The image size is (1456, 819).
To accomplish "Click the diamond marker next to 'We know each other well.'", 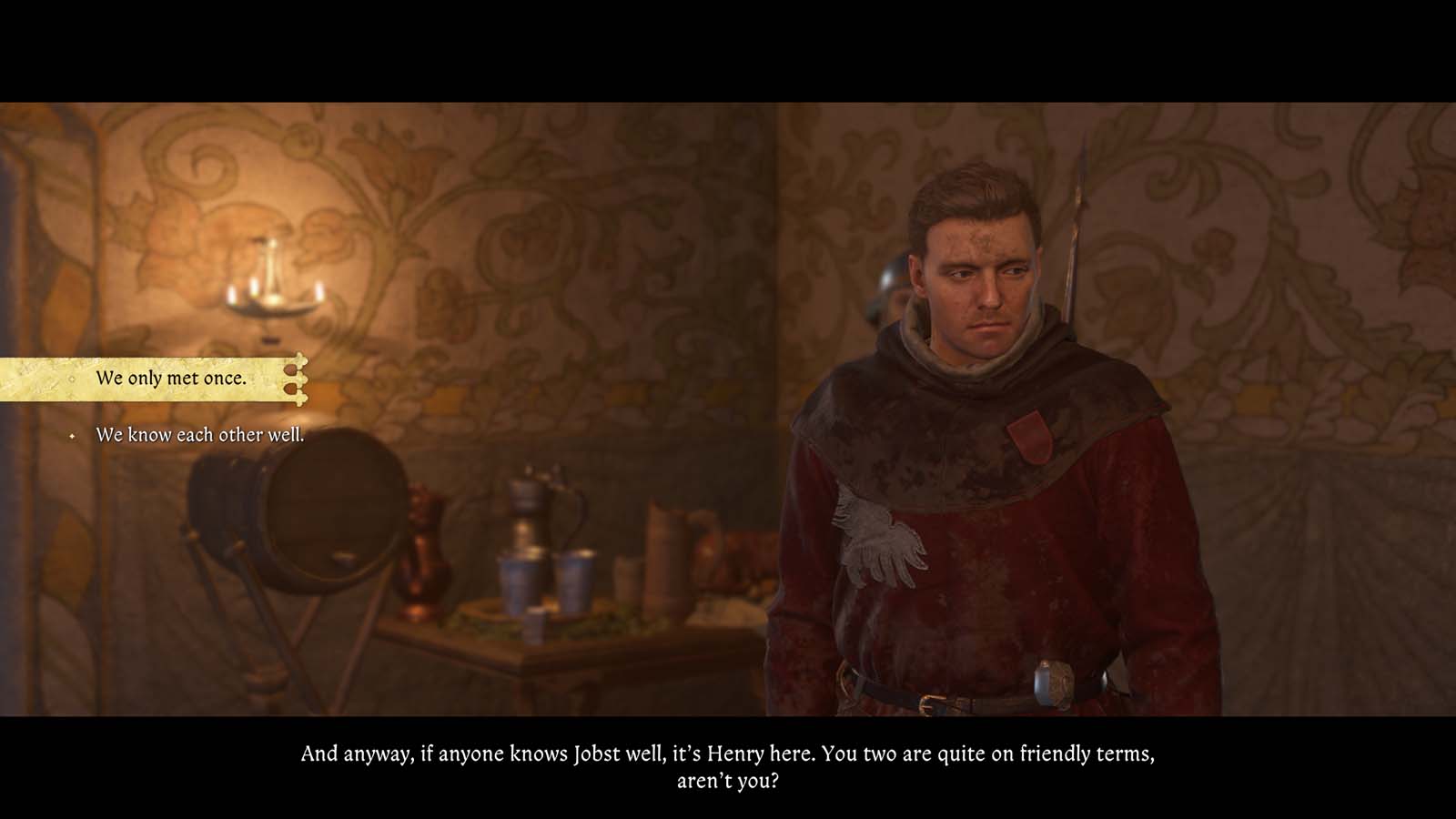I will [x=71, y=438].
